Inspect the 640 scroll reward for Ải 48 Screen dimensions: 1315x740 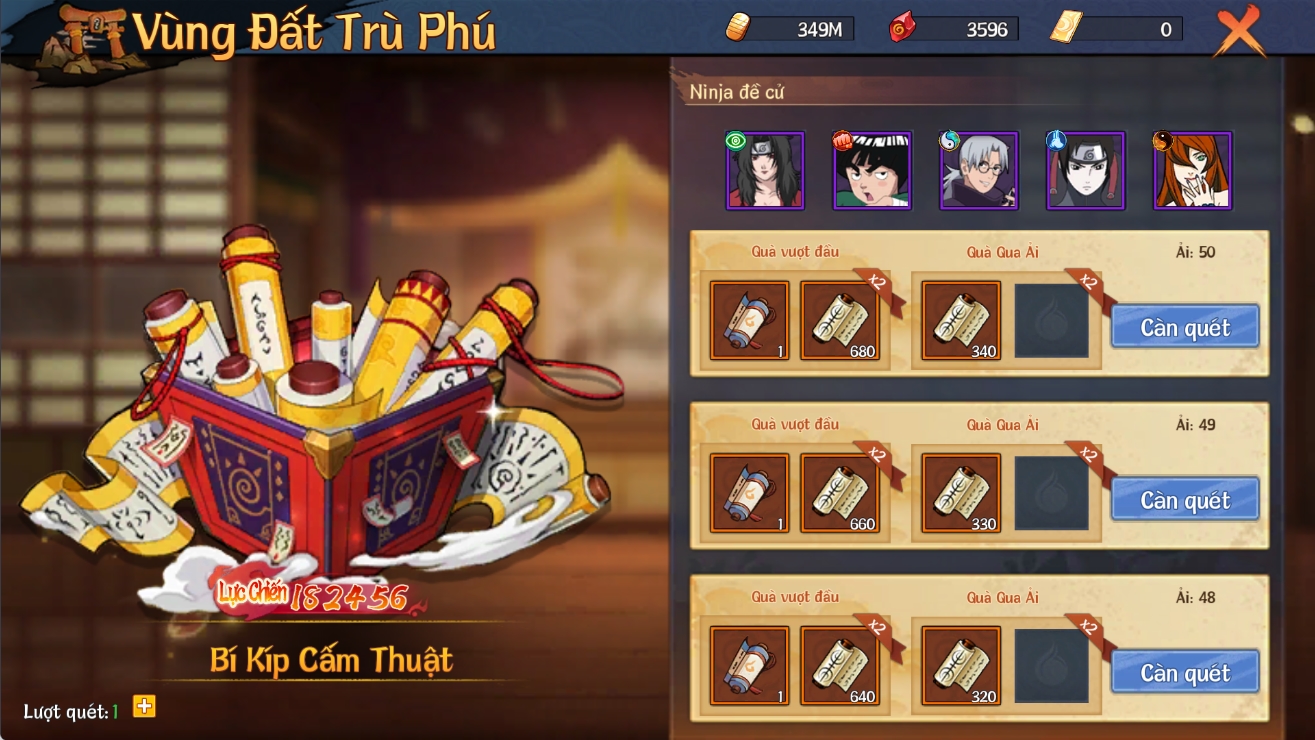pyautogui.click(x=840, y=666)
